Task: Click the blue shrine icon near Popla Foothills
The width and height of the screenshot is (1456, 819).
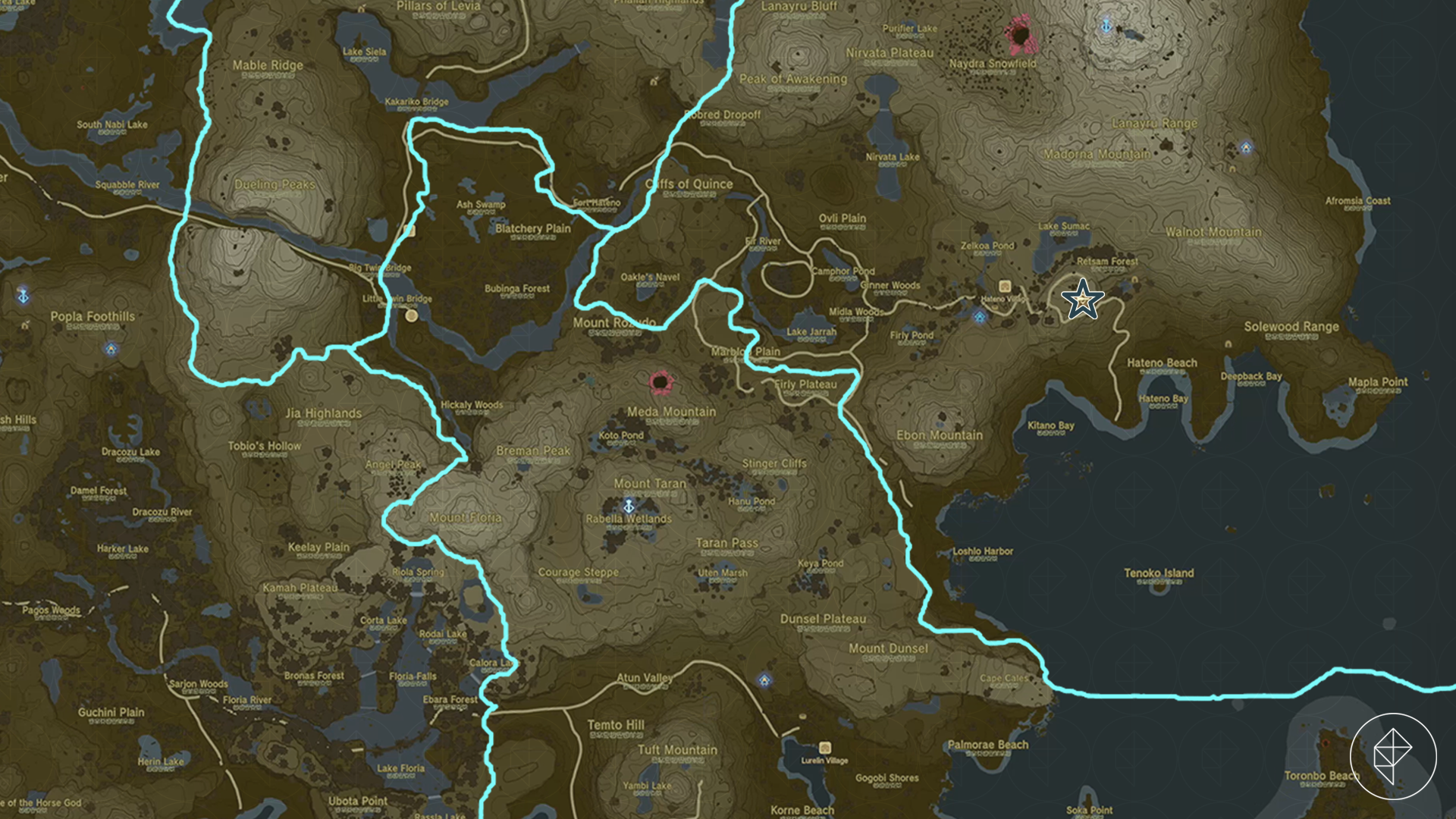Action: (111, 350)
